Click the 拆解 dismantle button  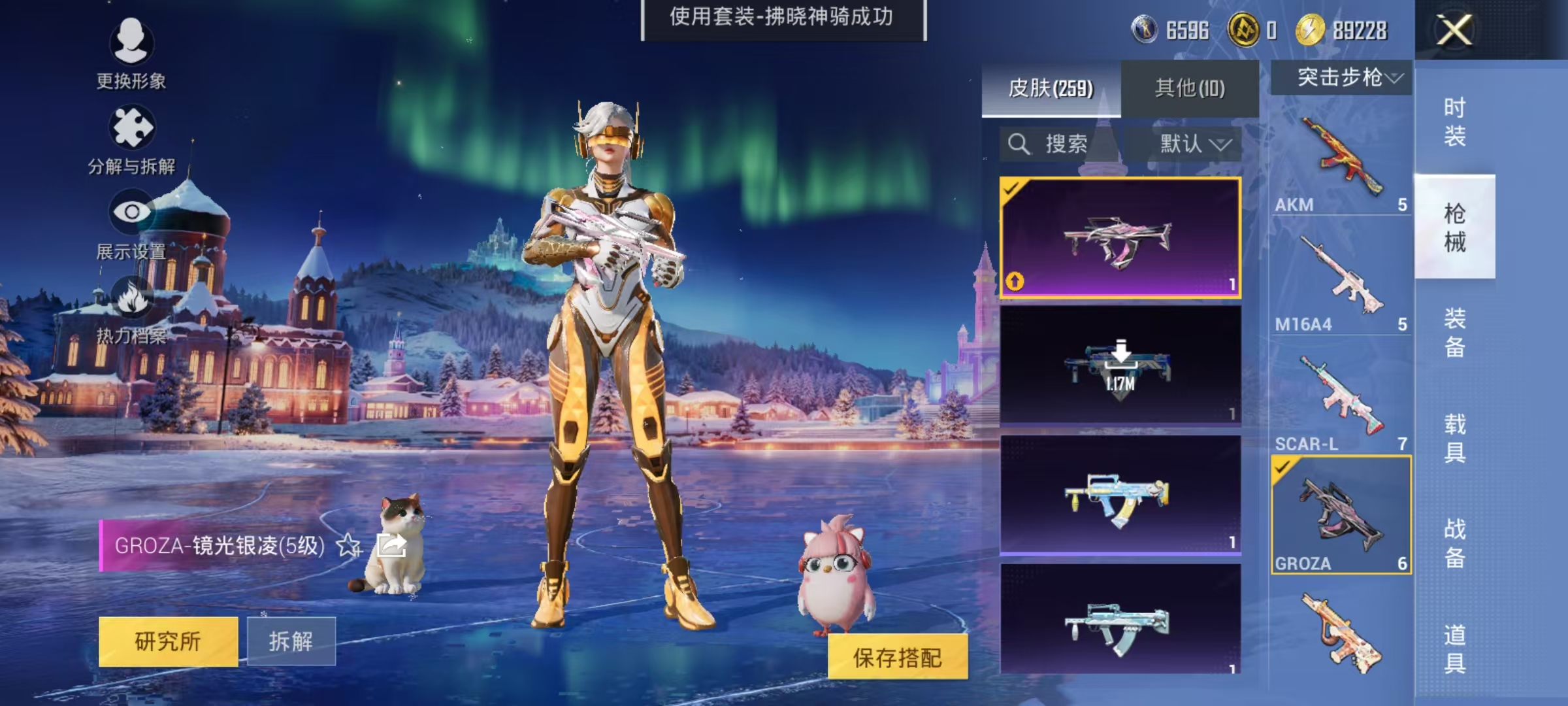click(293, 641)
